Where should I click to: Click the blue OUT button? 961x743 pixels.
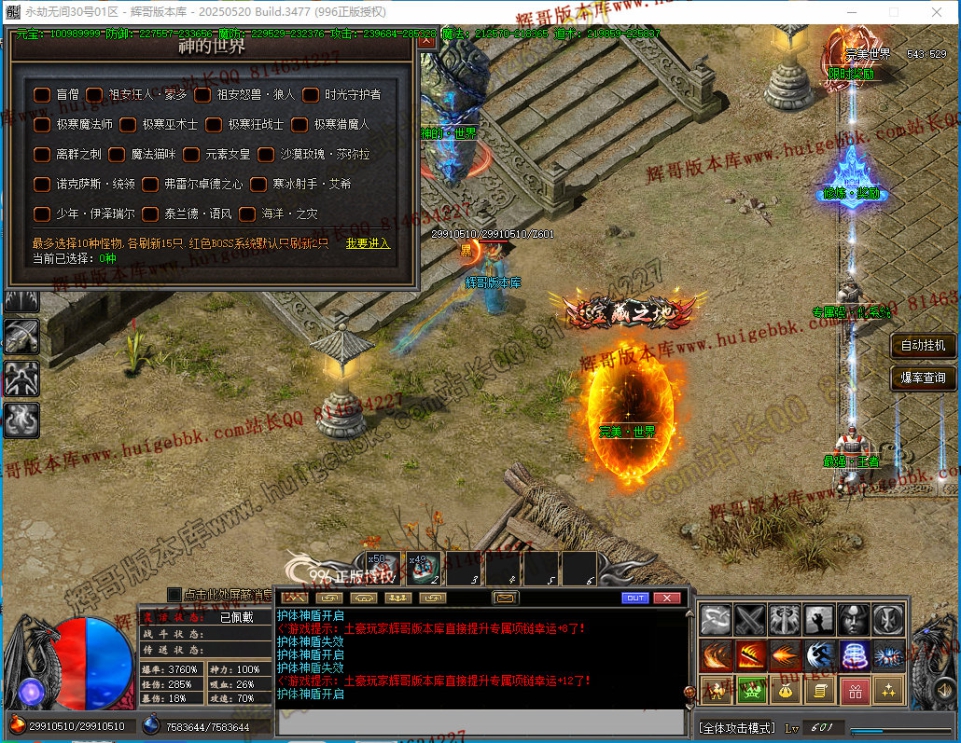(x=635, y=598)
